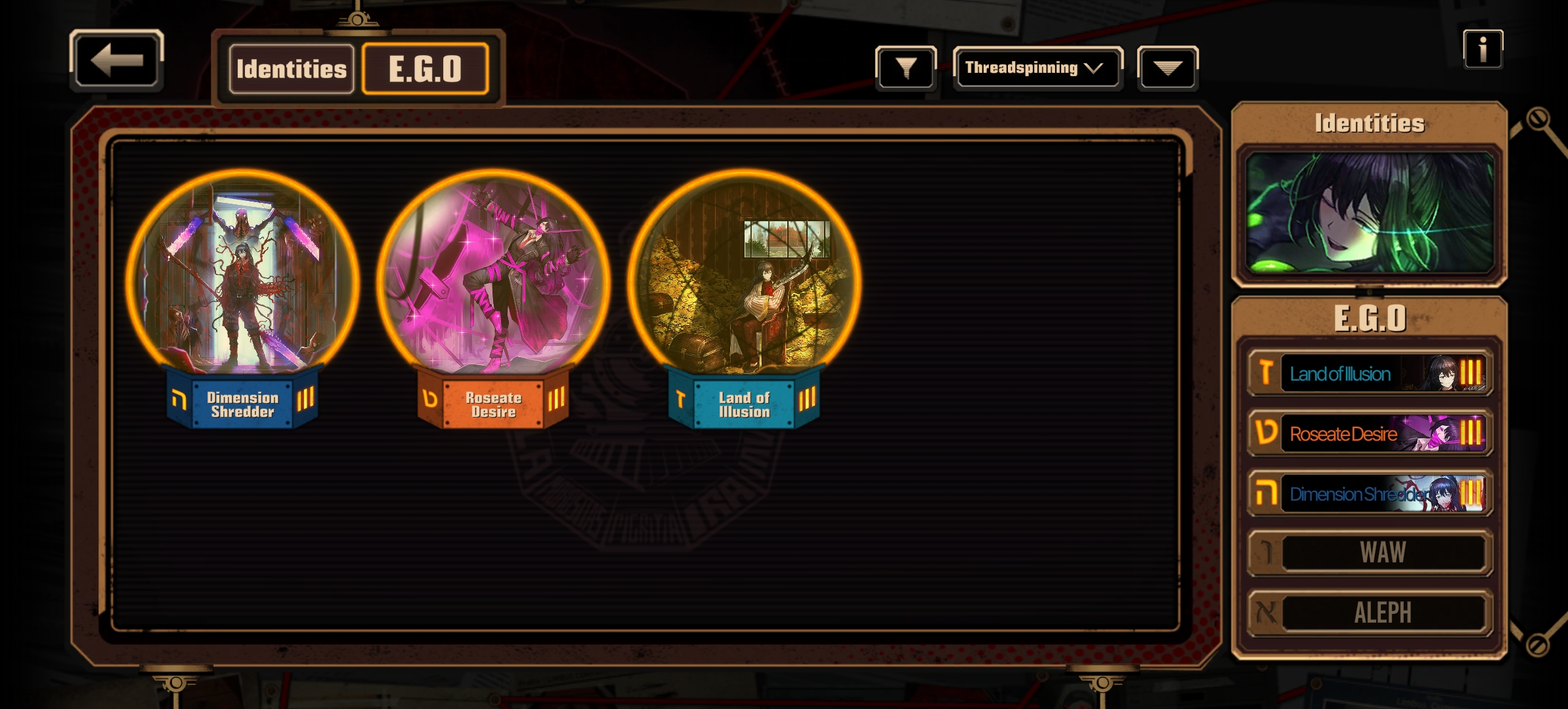Select the Land of Illusion equipped slot
The height and width of the screenshot is (709, 1568).
click(x=1370, y=374)
